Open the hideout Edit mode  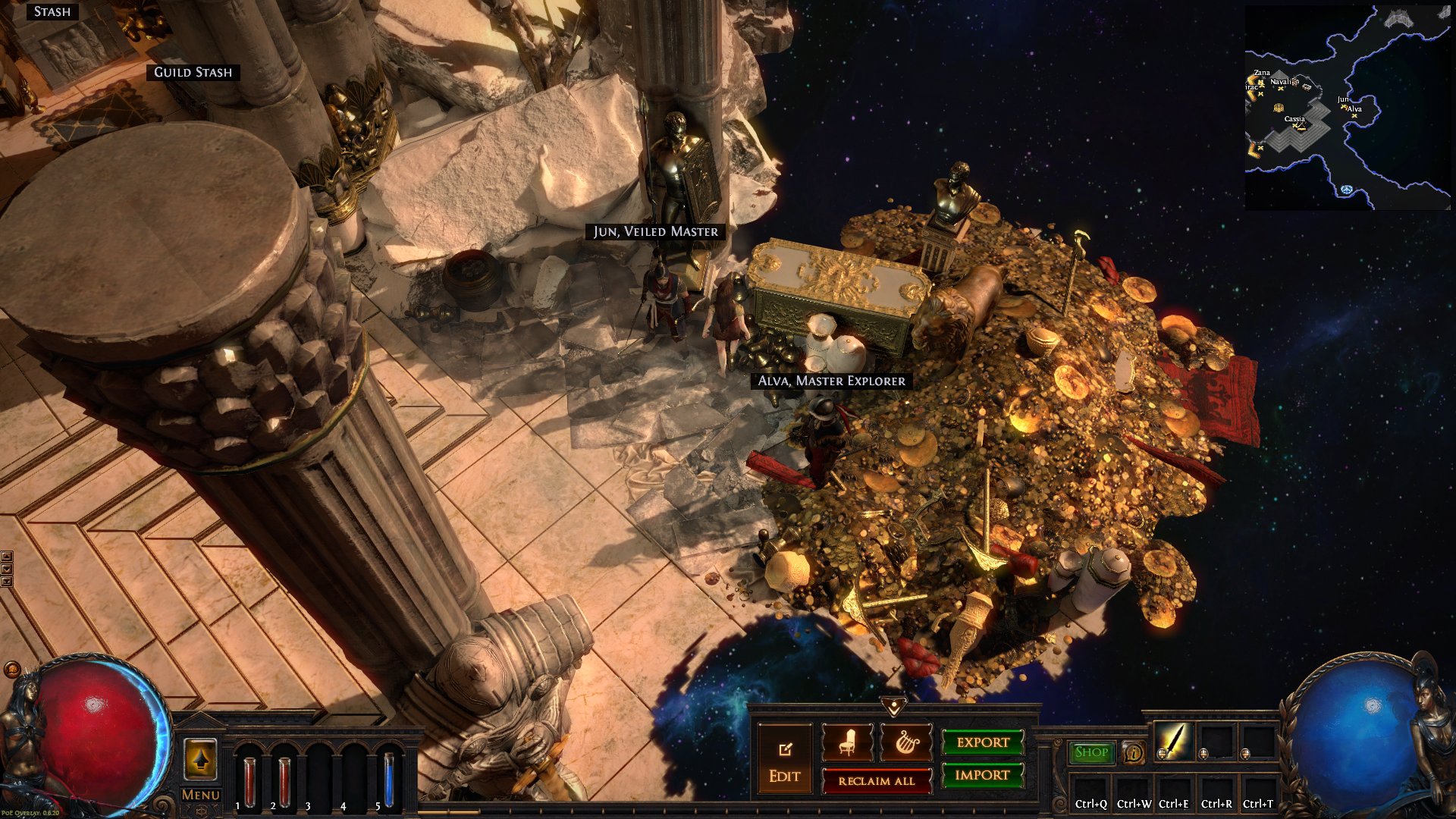(x=784, y=761)
